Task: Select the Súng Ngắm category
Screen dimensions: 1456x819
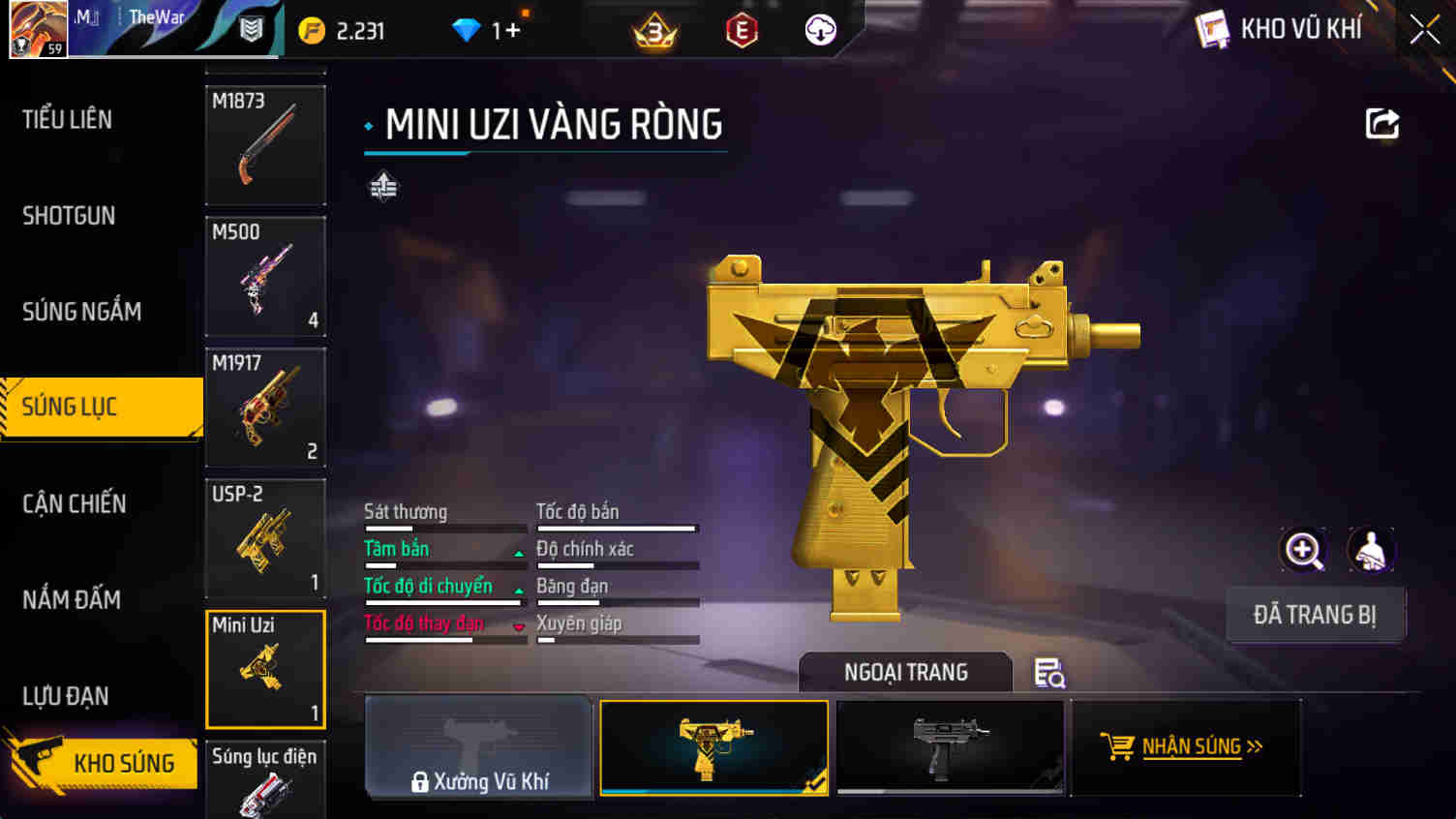Action: tap(81, 311)
